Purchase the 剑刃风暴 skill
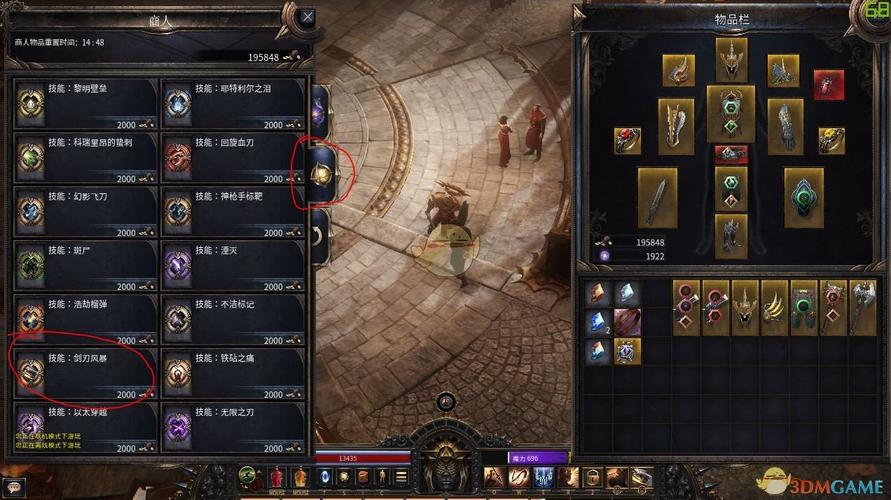Image resolution: width=891 pixels, height=500 pixels. (x=85, y=372)
